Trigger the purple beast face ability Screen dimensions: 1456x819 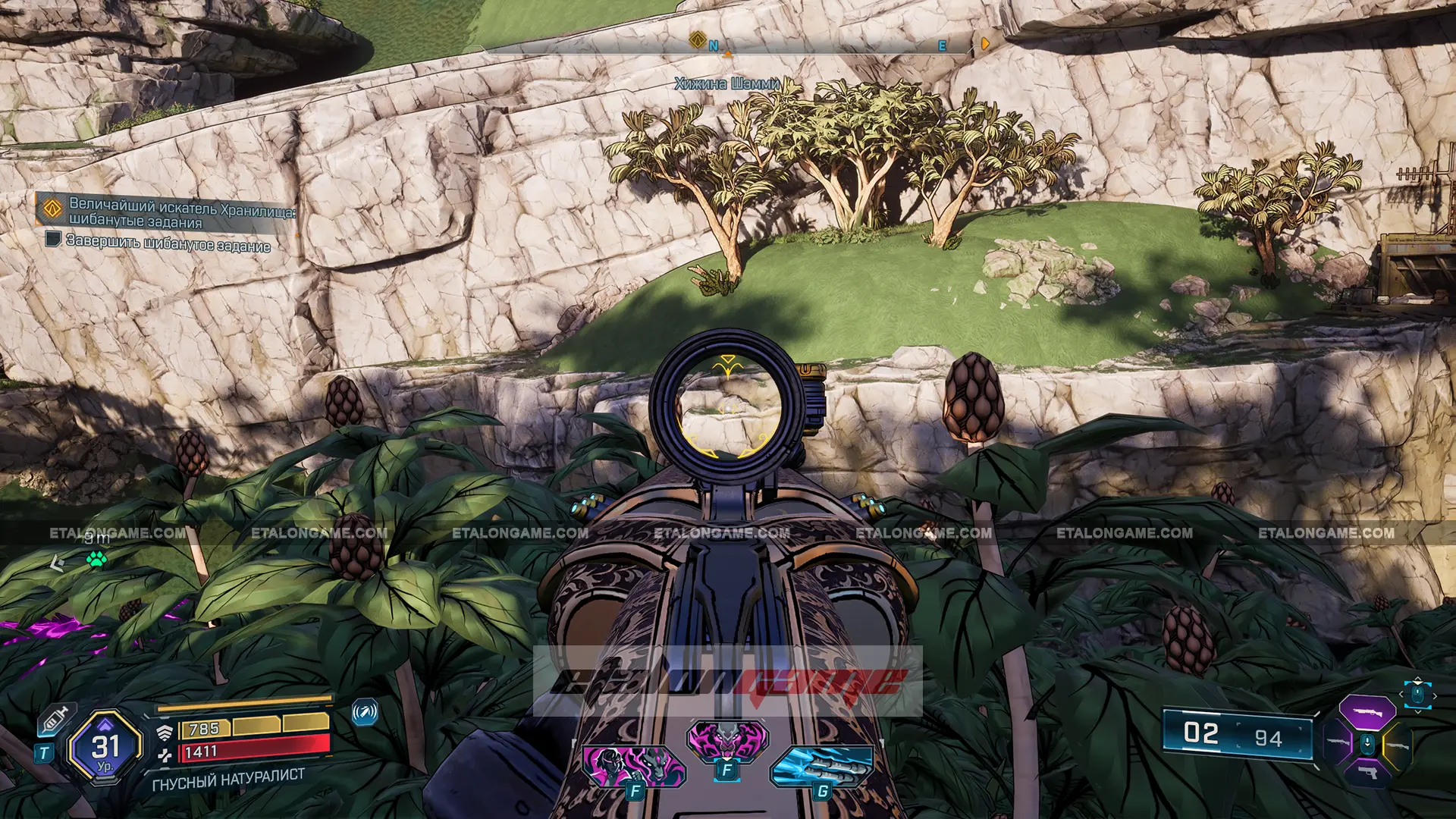[727, 739]
